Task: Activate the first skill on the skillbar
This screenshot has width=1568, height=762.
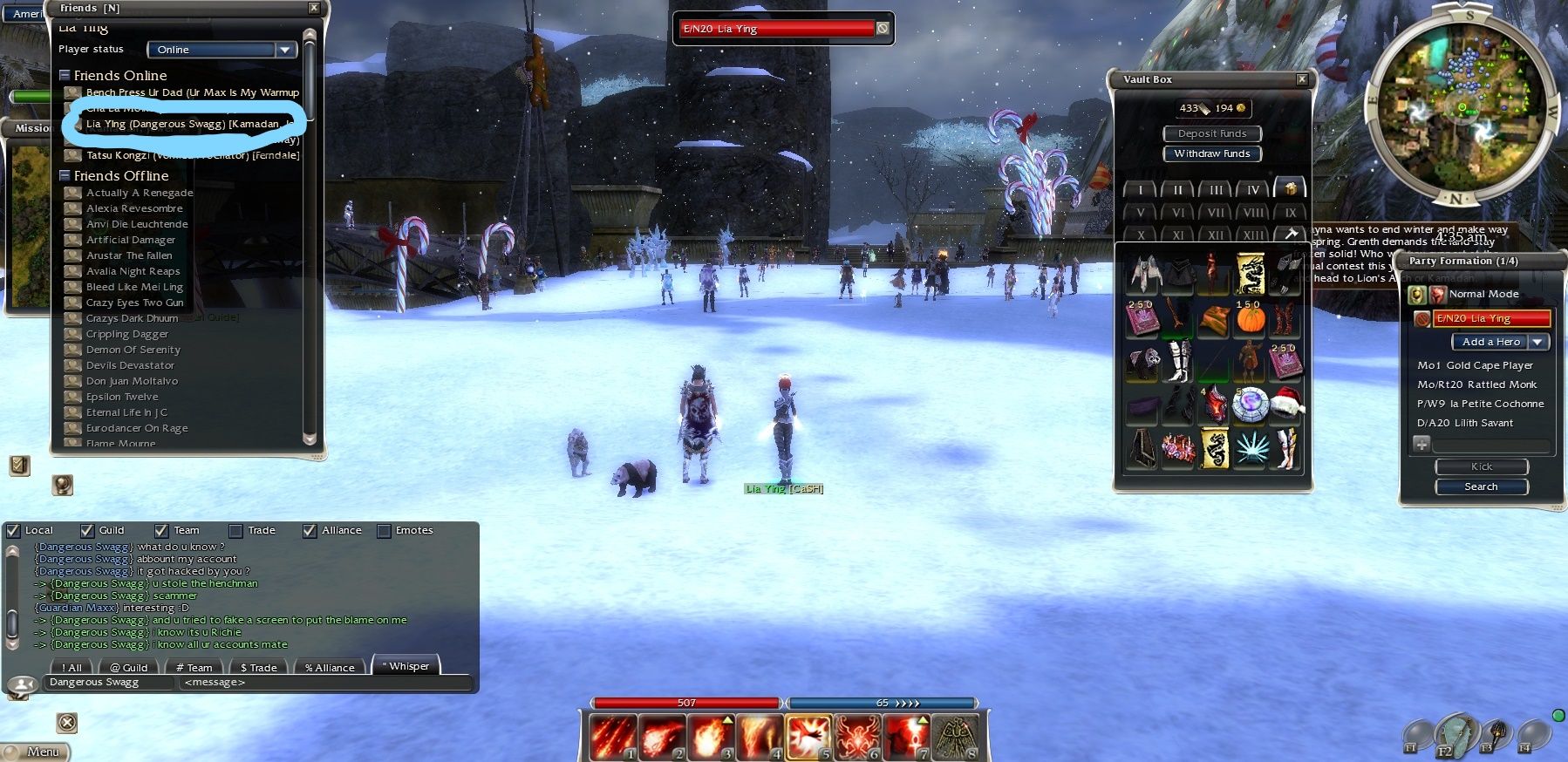Action: click(612, 737)
